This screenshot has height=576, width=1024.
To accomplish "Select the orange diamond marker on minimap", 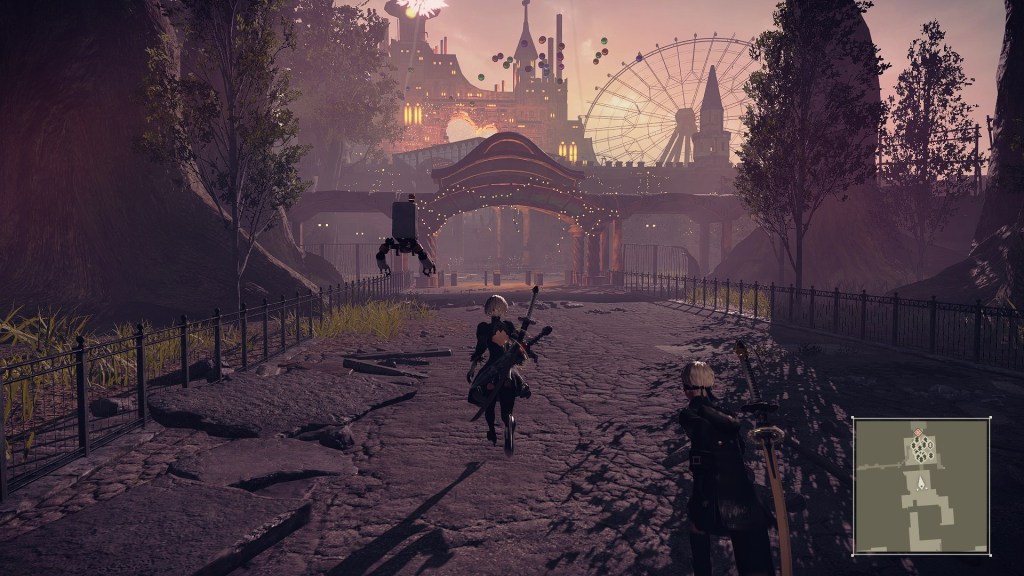I will pyautogui.click(x=919, y=432).
